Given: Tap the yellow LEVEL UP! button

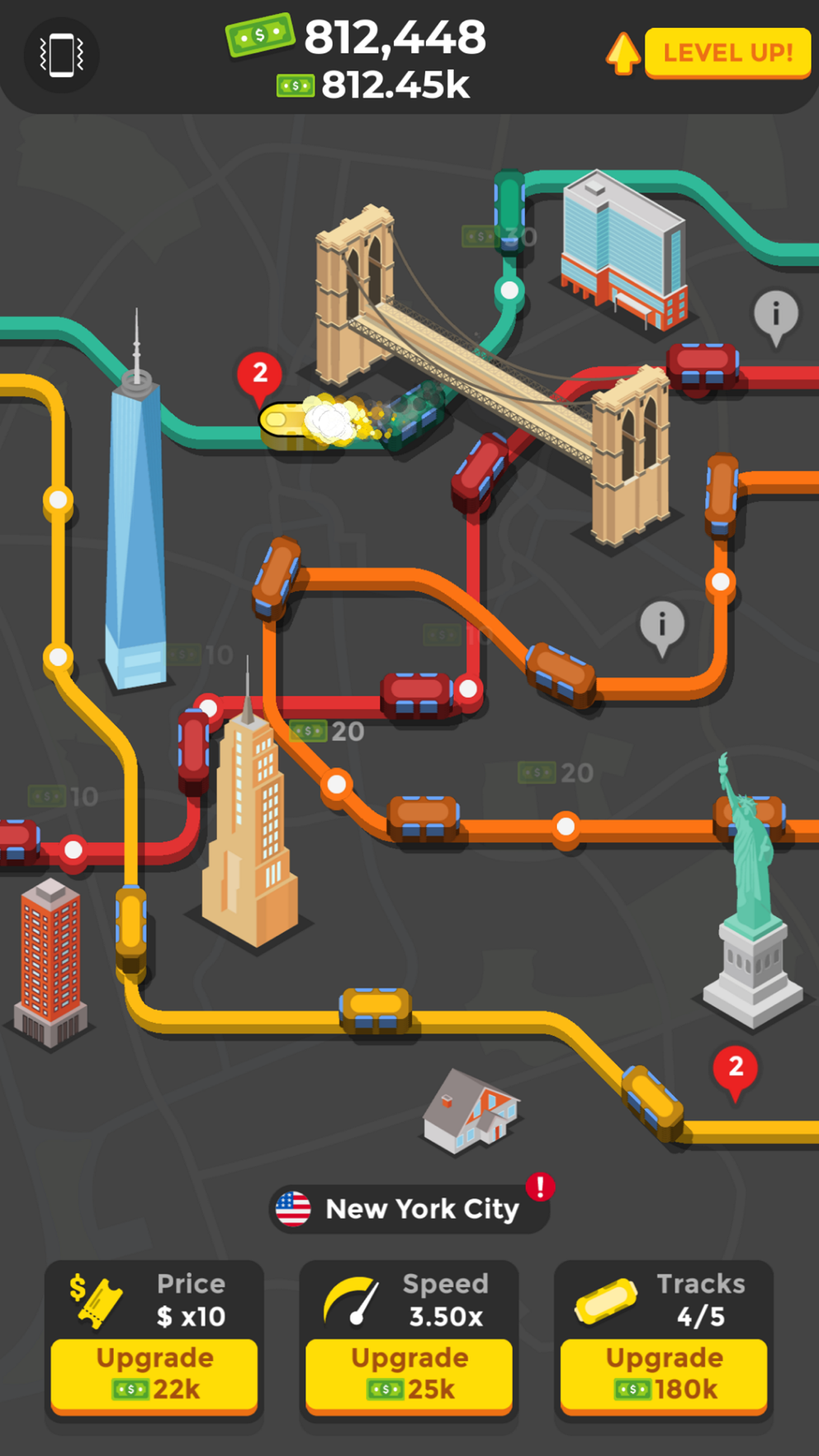Looking at the screenshot, I should (727, 53).
